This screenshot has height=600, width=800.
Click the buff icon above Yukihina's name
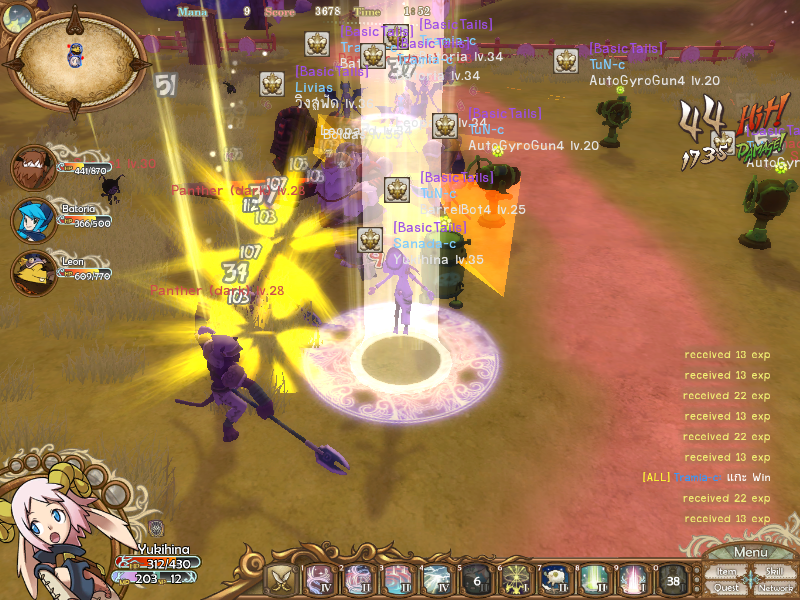pyautogui.click(x=156, y=527)
